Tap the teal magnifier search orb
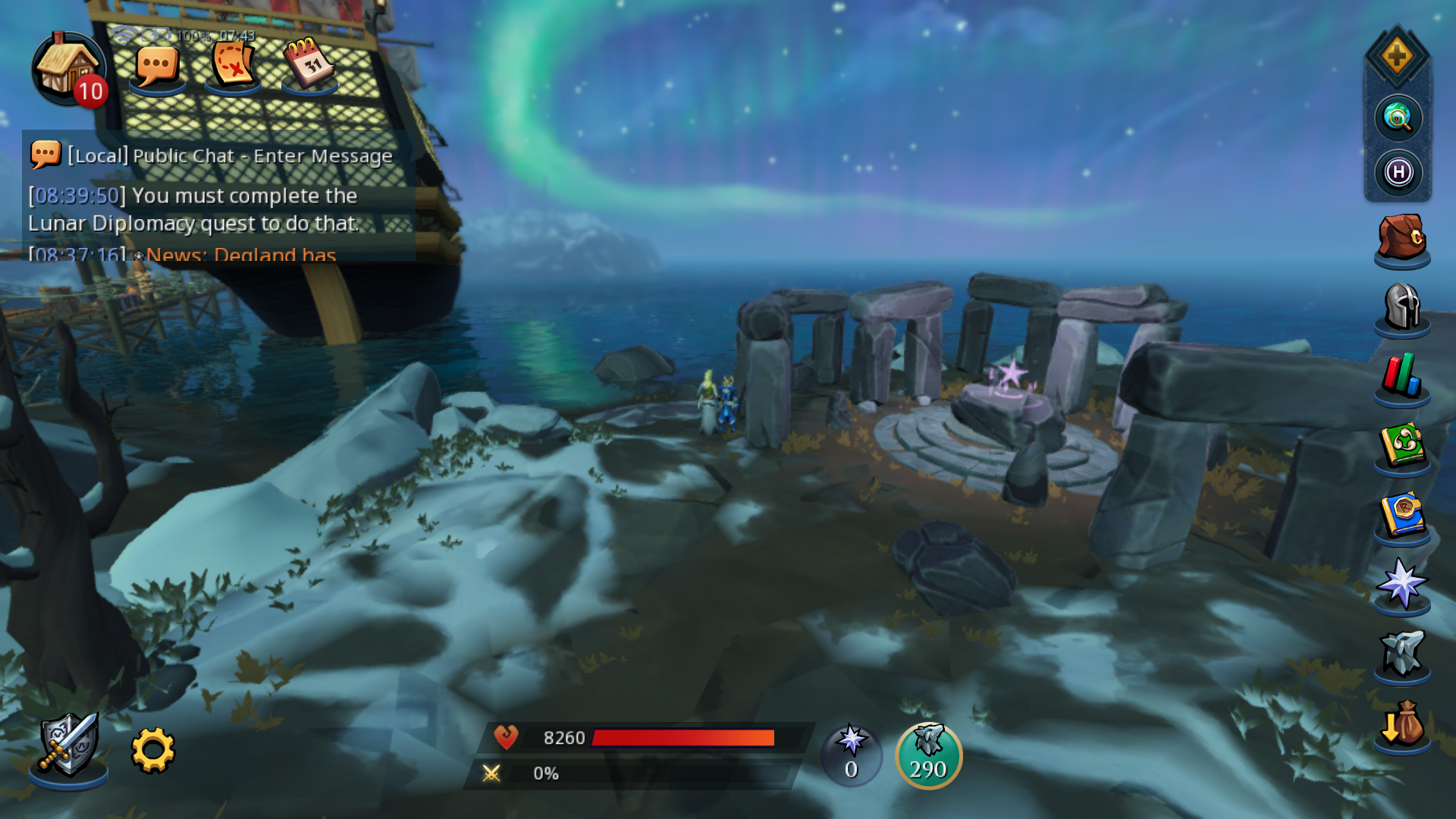Viewport: 1456px width, 819px height. coord(1398,118)
